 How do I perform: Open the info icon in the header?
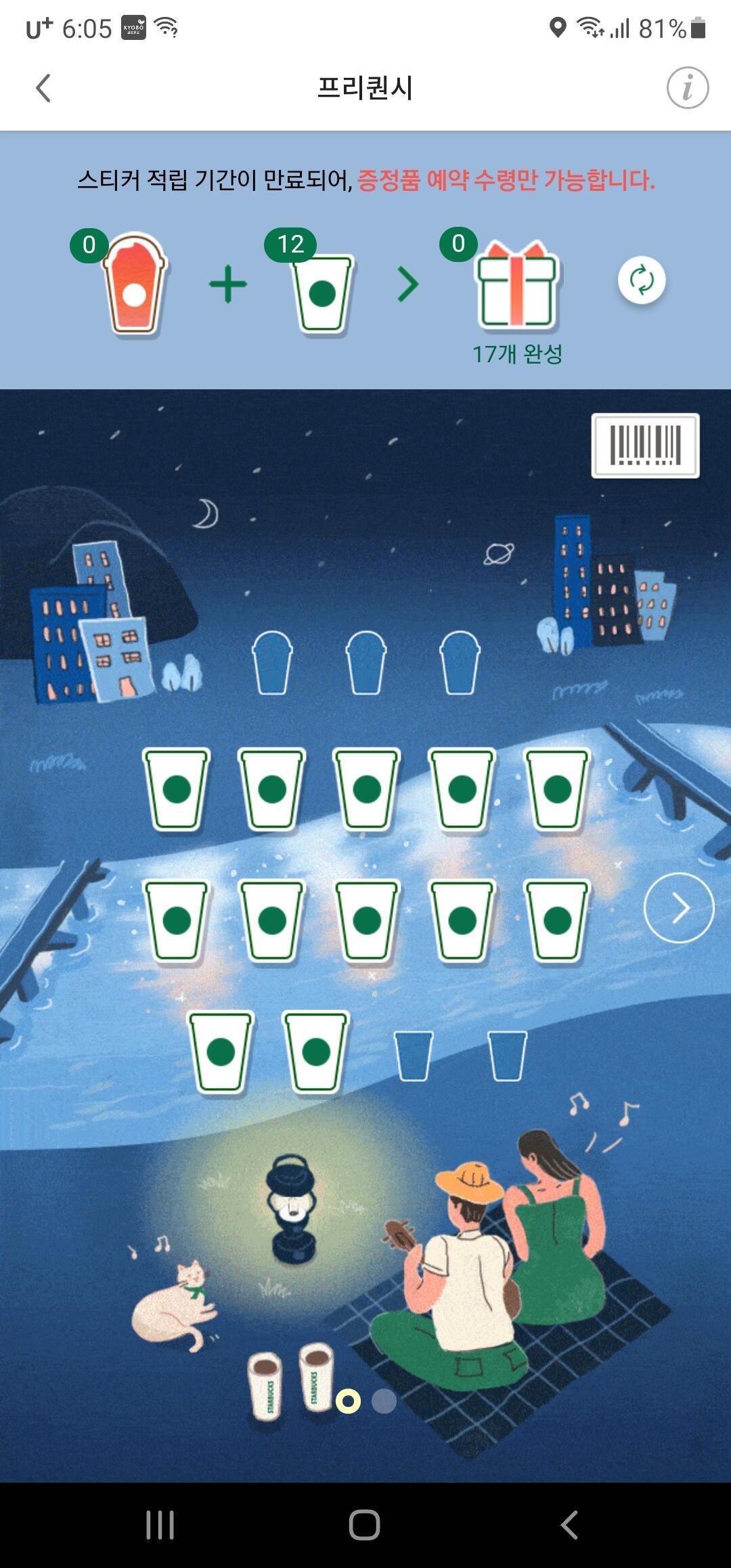pyautogui.click(x=687, y=88)
